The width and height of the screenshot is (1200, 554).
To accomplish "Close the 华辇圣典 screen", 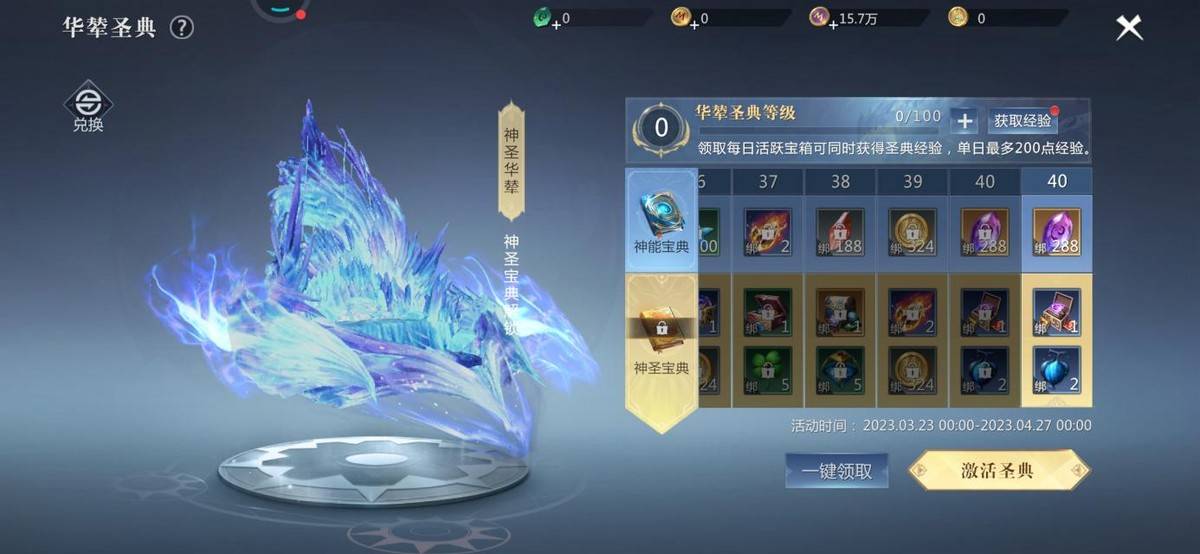I will point(1129,28).
